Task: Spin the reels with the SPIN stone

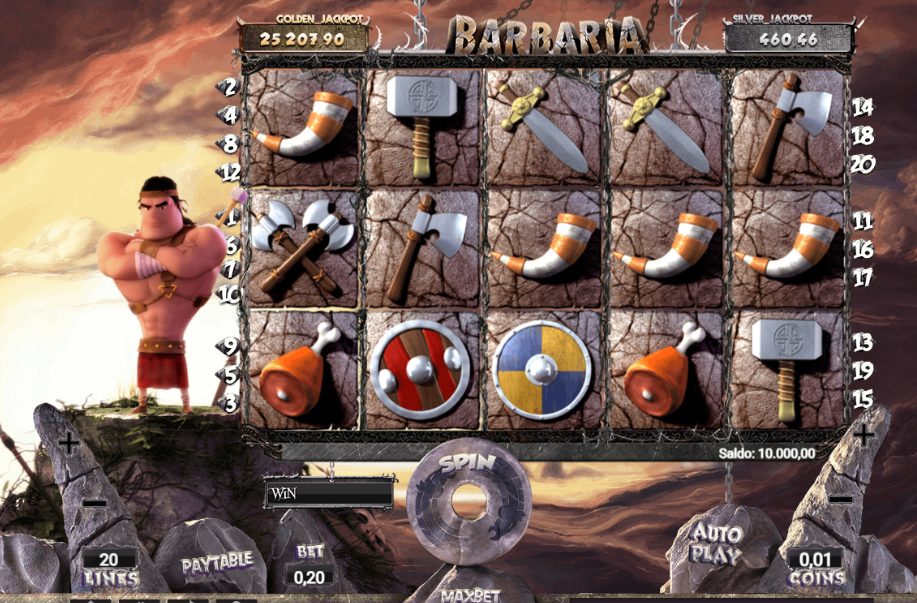Action: 468,495
